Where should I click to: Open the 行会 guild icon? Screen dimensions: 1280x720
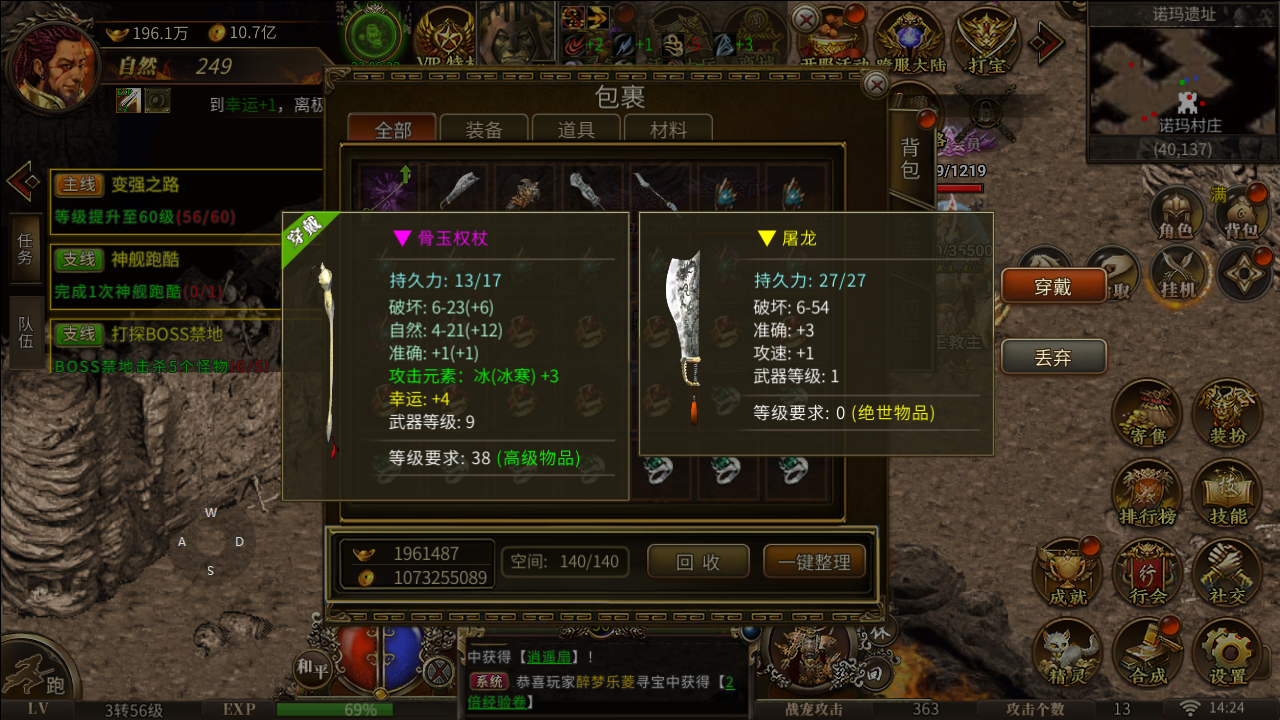pyautogui.click(x=1146, y=574)
